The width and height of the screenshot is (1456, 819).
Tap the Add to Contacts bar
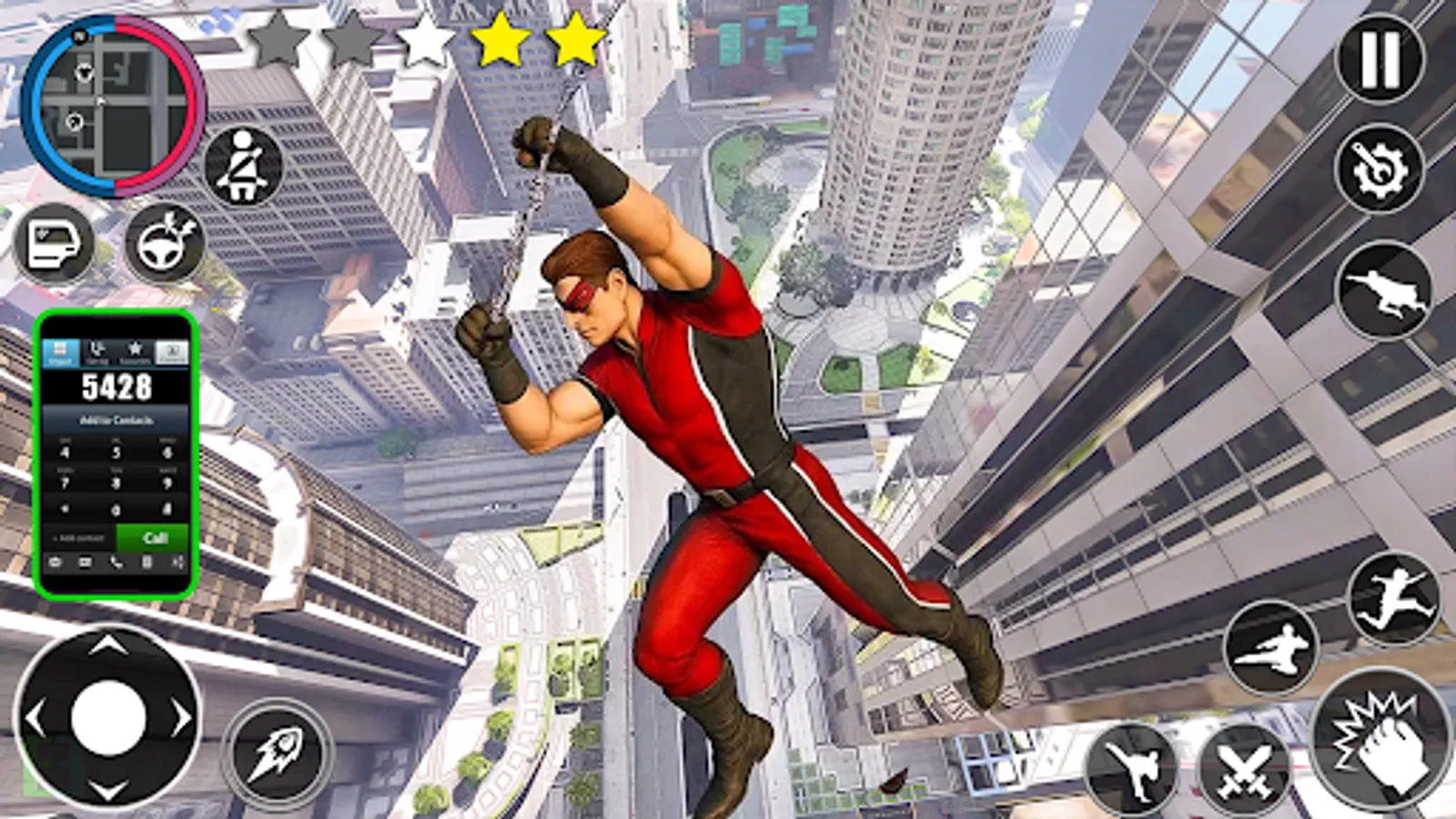click(118, 420)
